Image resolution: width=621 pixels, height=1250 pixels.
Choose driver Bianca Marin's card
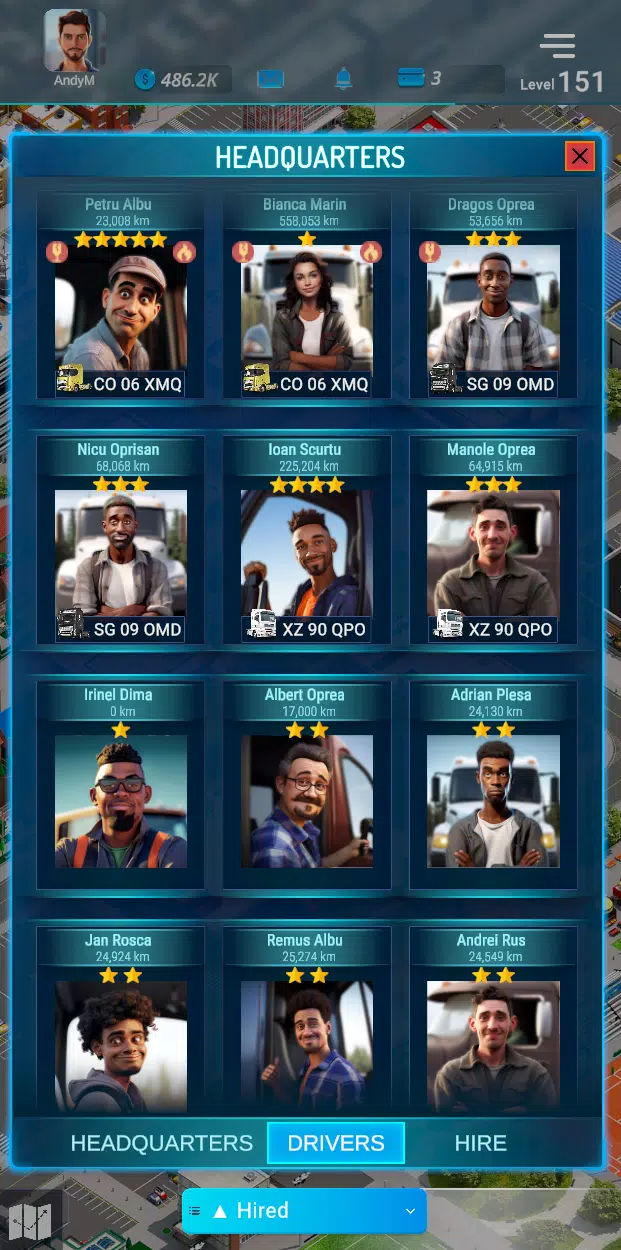click(307, 310)
